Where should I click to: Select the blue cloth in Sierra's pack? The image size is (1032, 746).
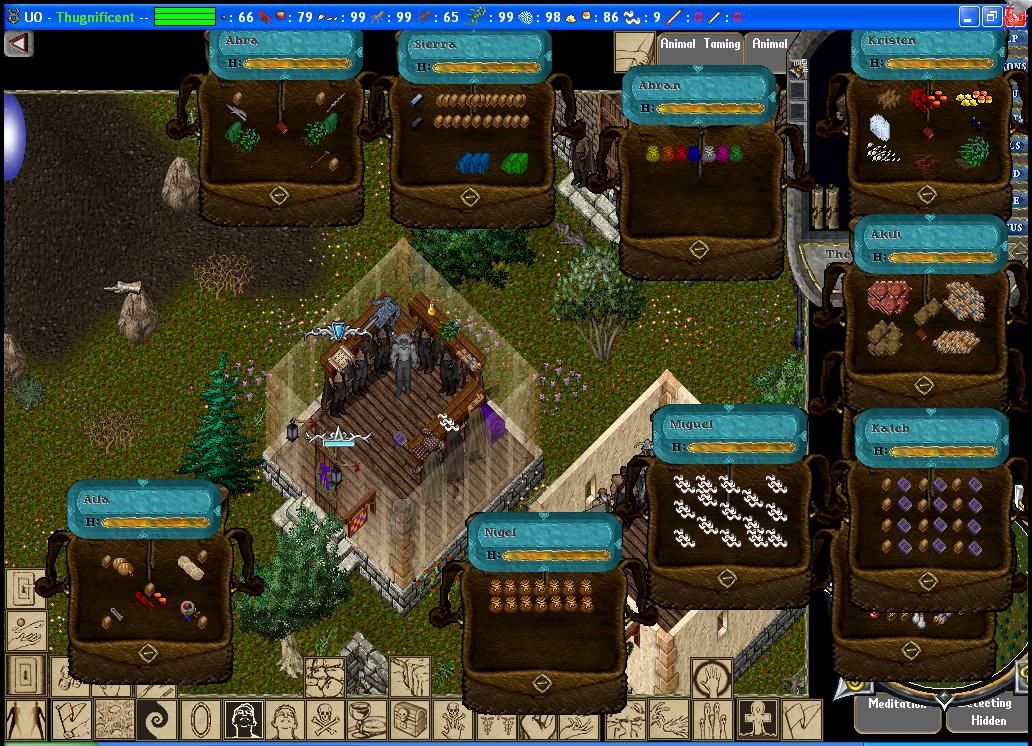click(473, 162)
